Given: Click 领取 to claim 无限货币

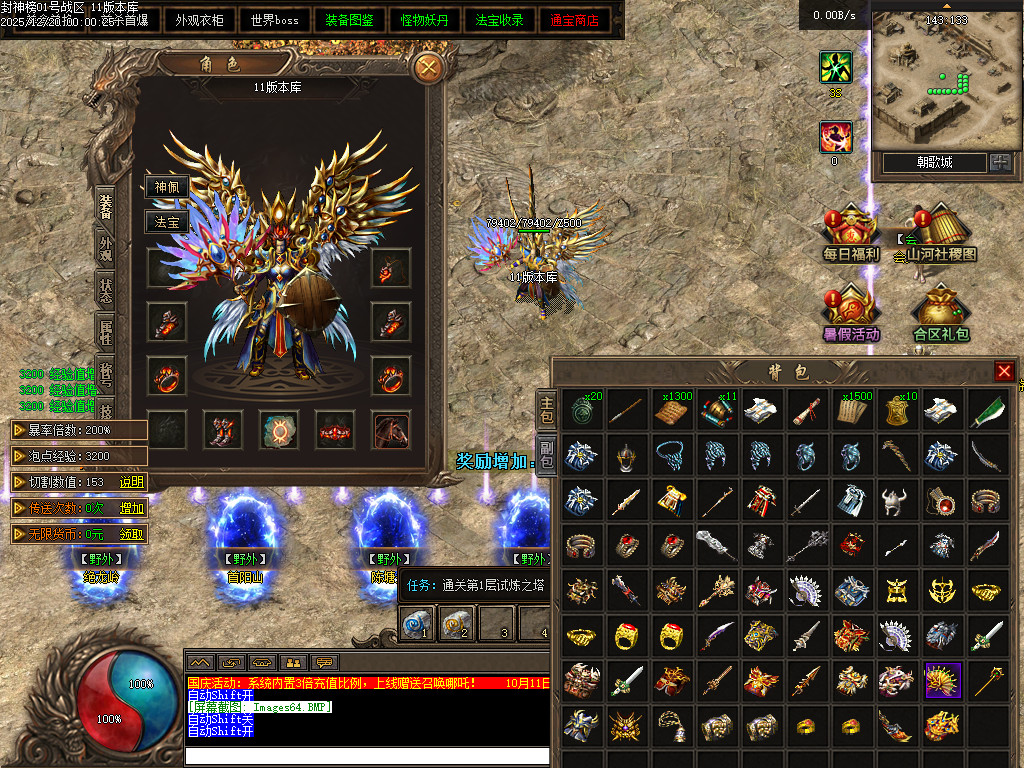Looking at the screenshot, I should pos(132,534).
